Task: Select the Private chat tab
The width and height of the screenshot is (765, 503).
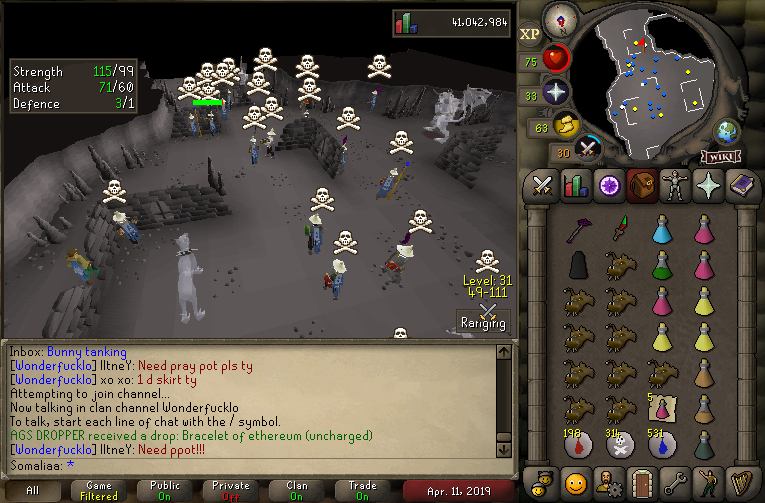Action: [231, 491]
